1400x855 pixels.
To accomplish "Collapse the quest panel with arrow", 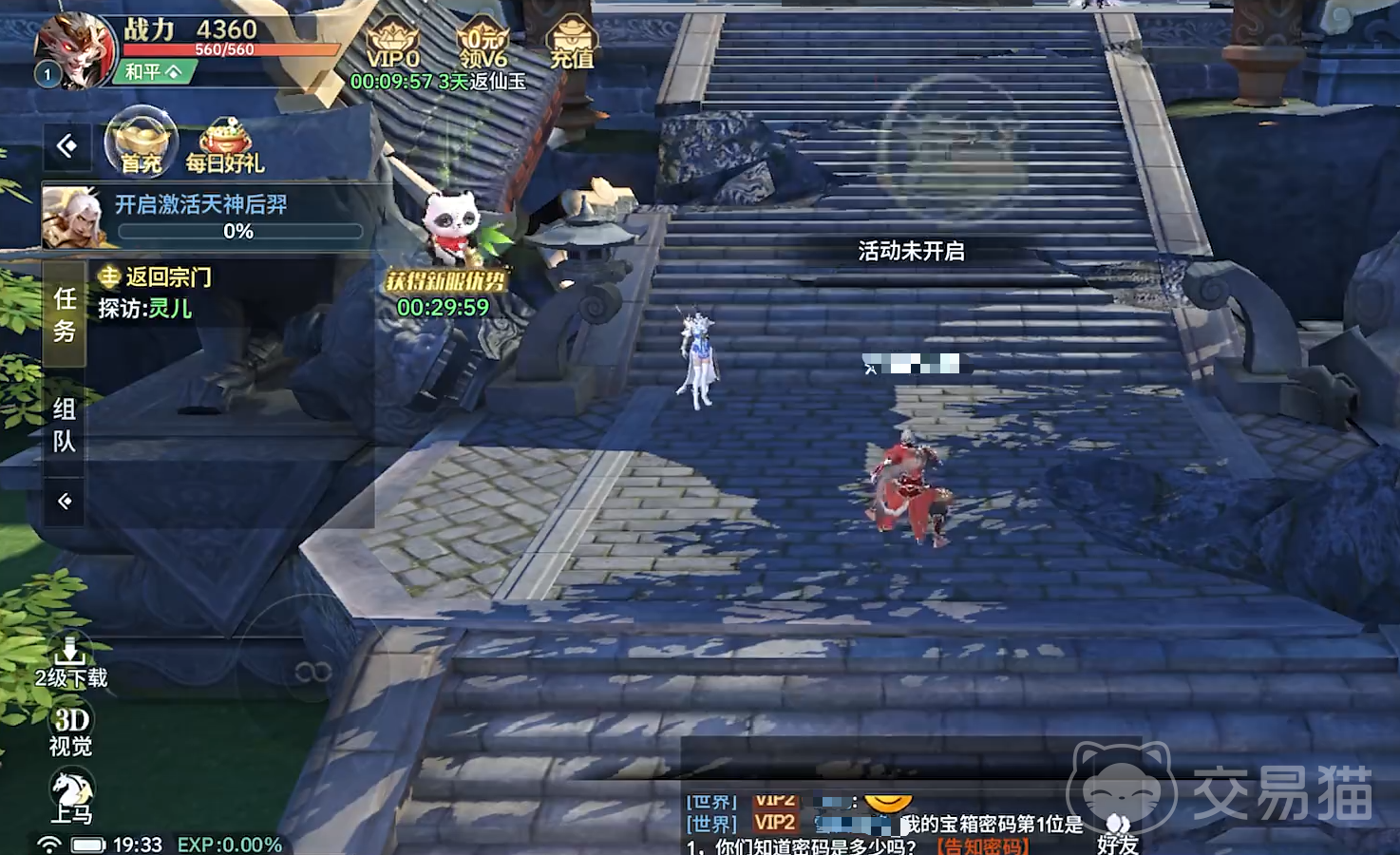I will pyautogui.click(x=65, y=501).
